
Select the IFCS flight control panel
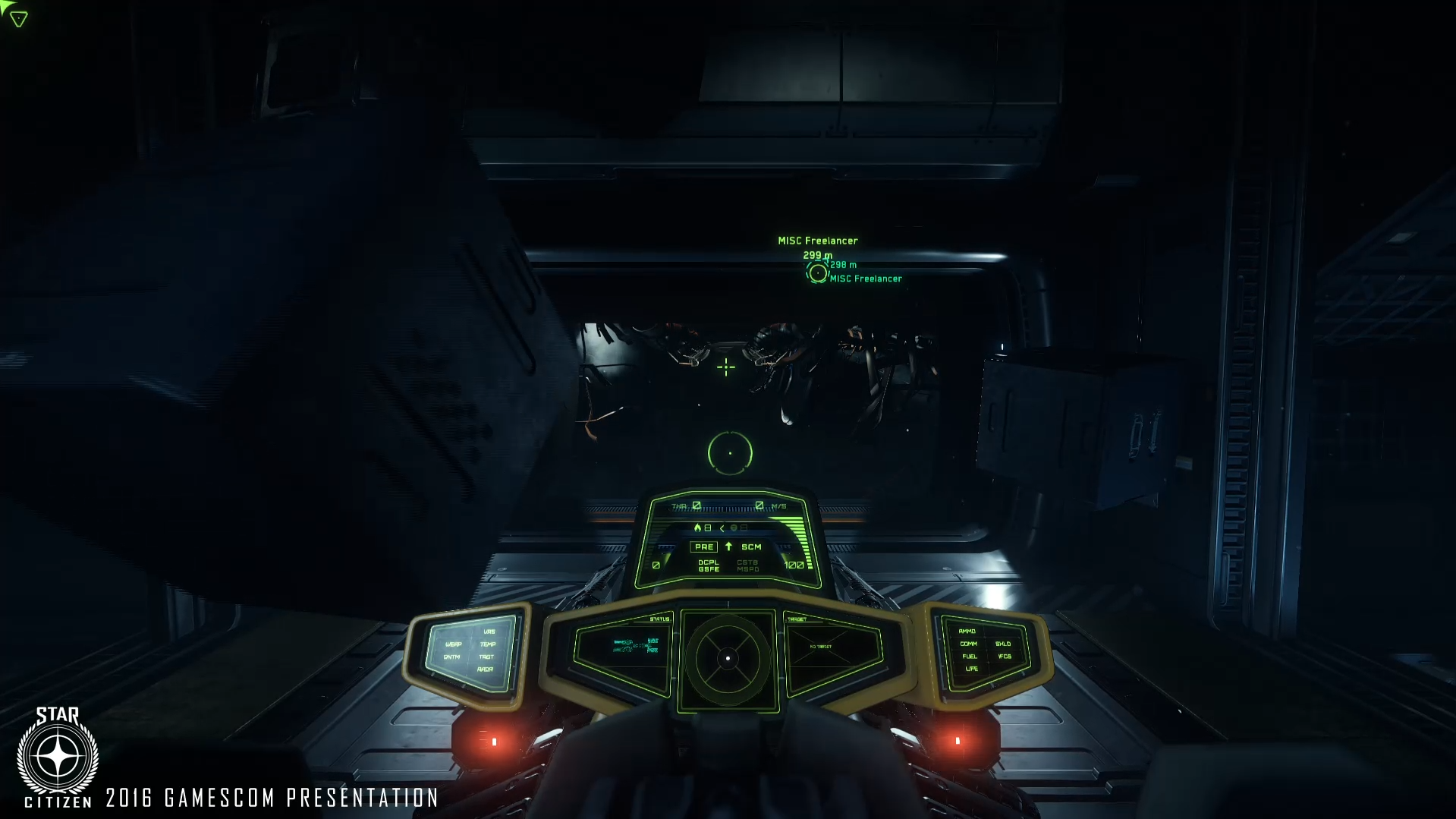(x=1005, y=657)
